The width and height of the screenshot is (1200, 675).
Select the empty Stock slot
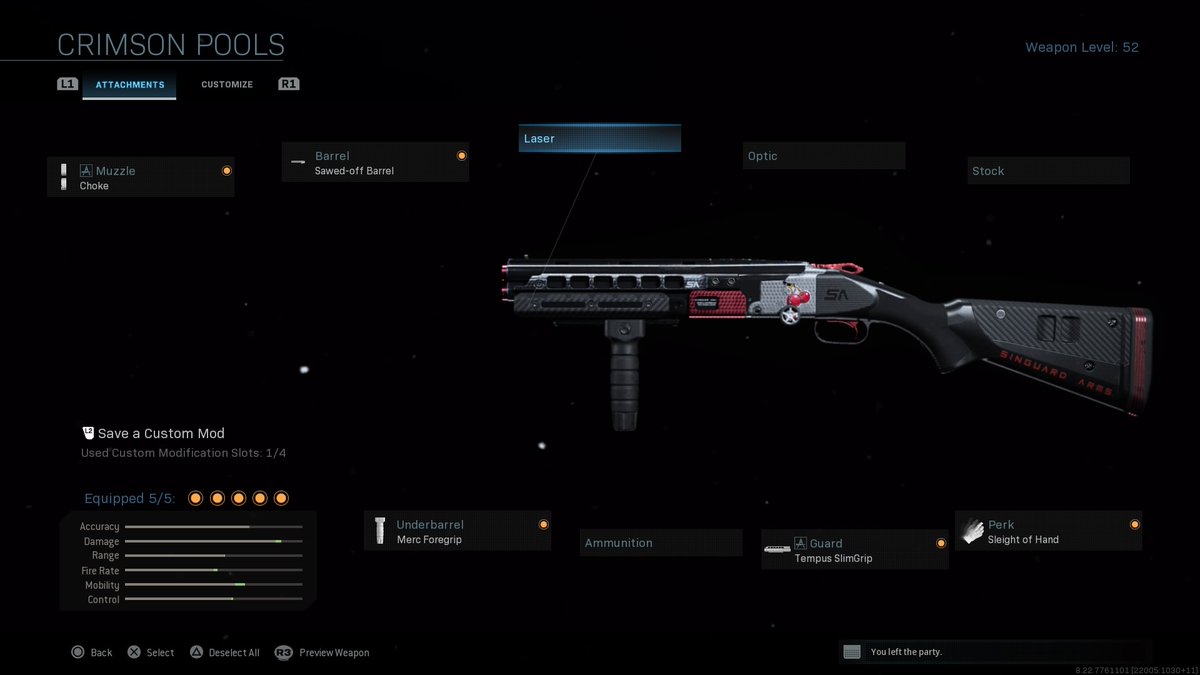coord(1048,171)
